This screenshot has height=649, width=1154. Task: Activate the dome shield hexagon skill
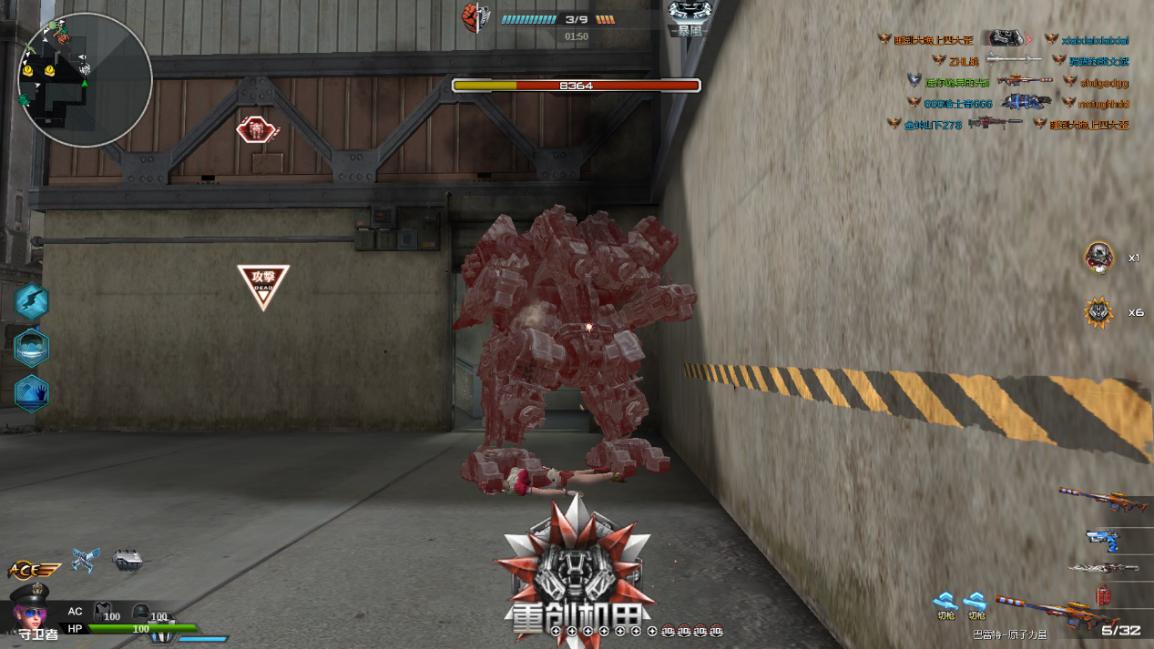[31, 347]
